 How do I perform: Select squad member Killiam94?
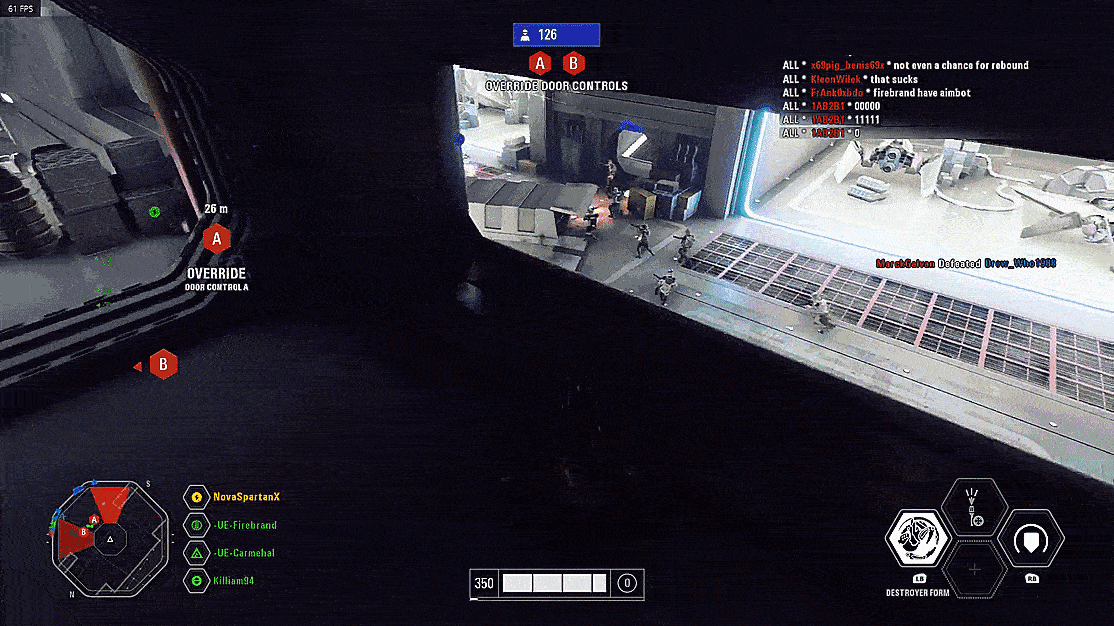tap(236, 581)
